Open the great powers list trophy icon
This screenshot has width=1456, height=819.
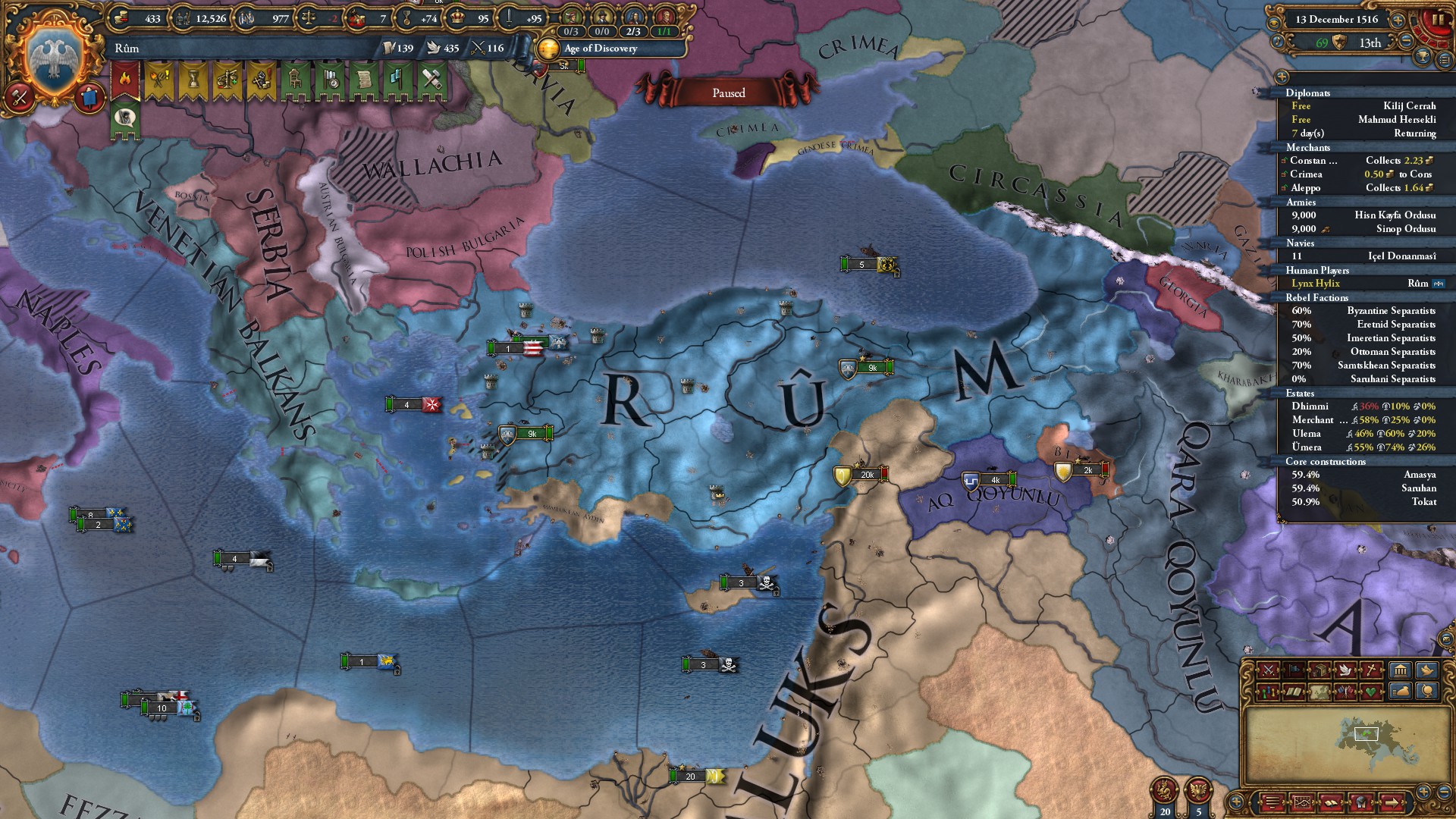1423,57
